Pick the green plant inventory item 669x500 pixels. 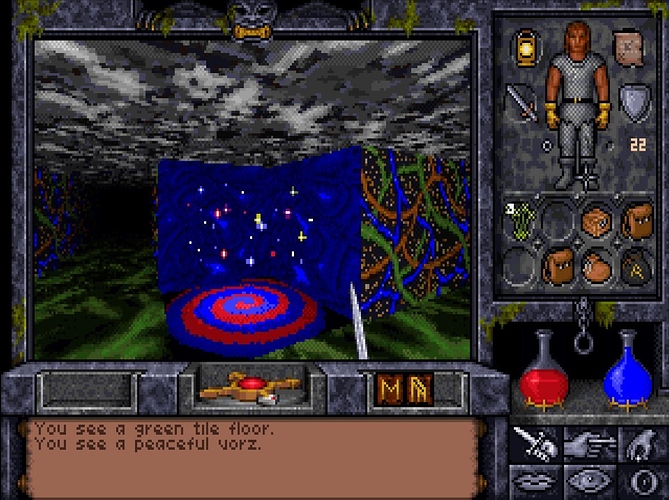click(520, 221)
